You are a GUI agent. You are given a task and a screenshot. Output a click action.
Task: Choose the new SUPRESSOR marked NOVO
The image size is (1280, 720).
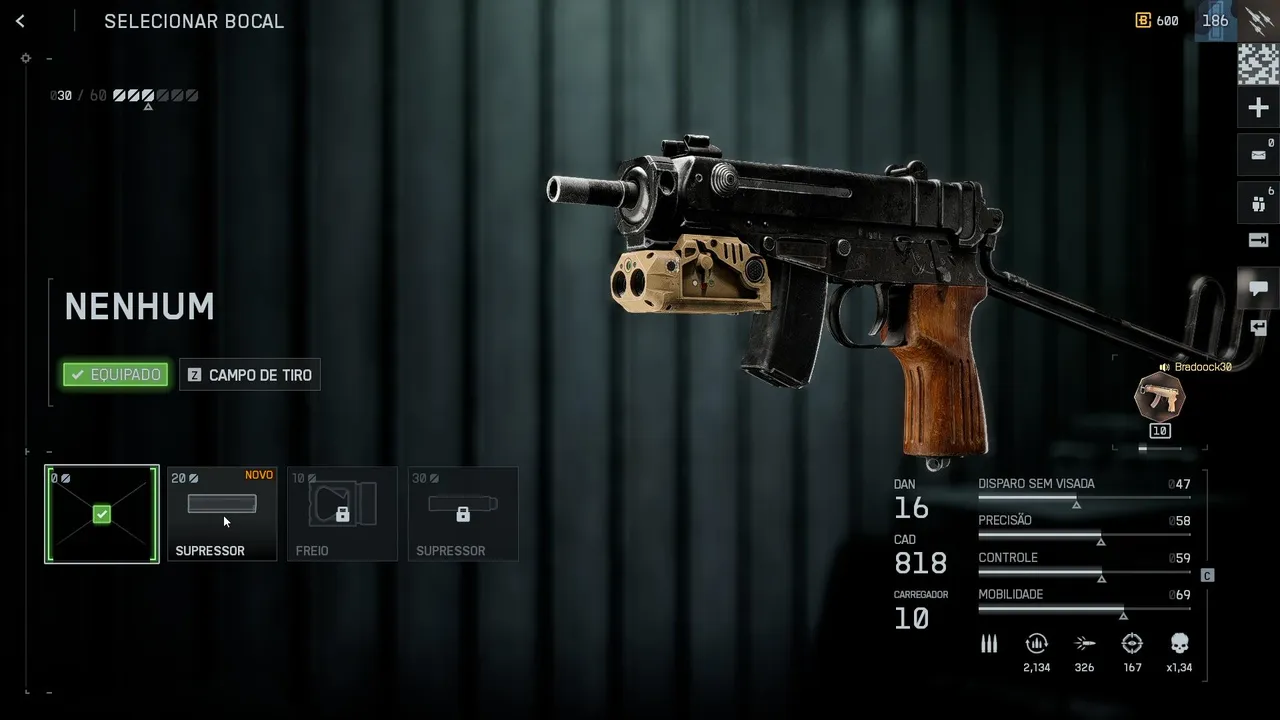(222, 514)
